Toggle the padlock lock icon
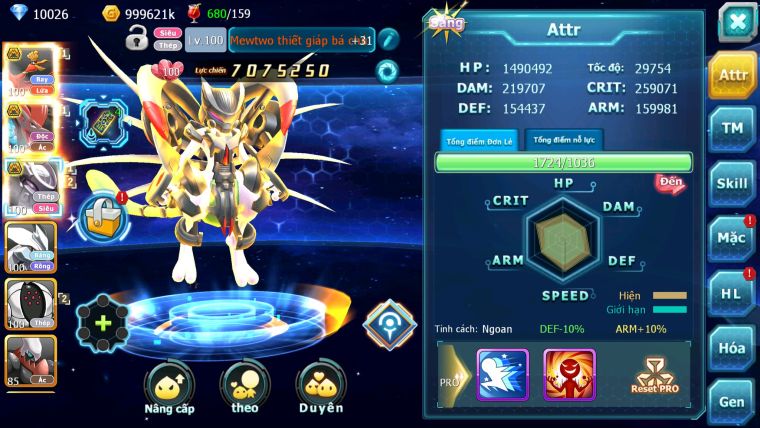Screen dimensions: 760x428 click(137, 39)
